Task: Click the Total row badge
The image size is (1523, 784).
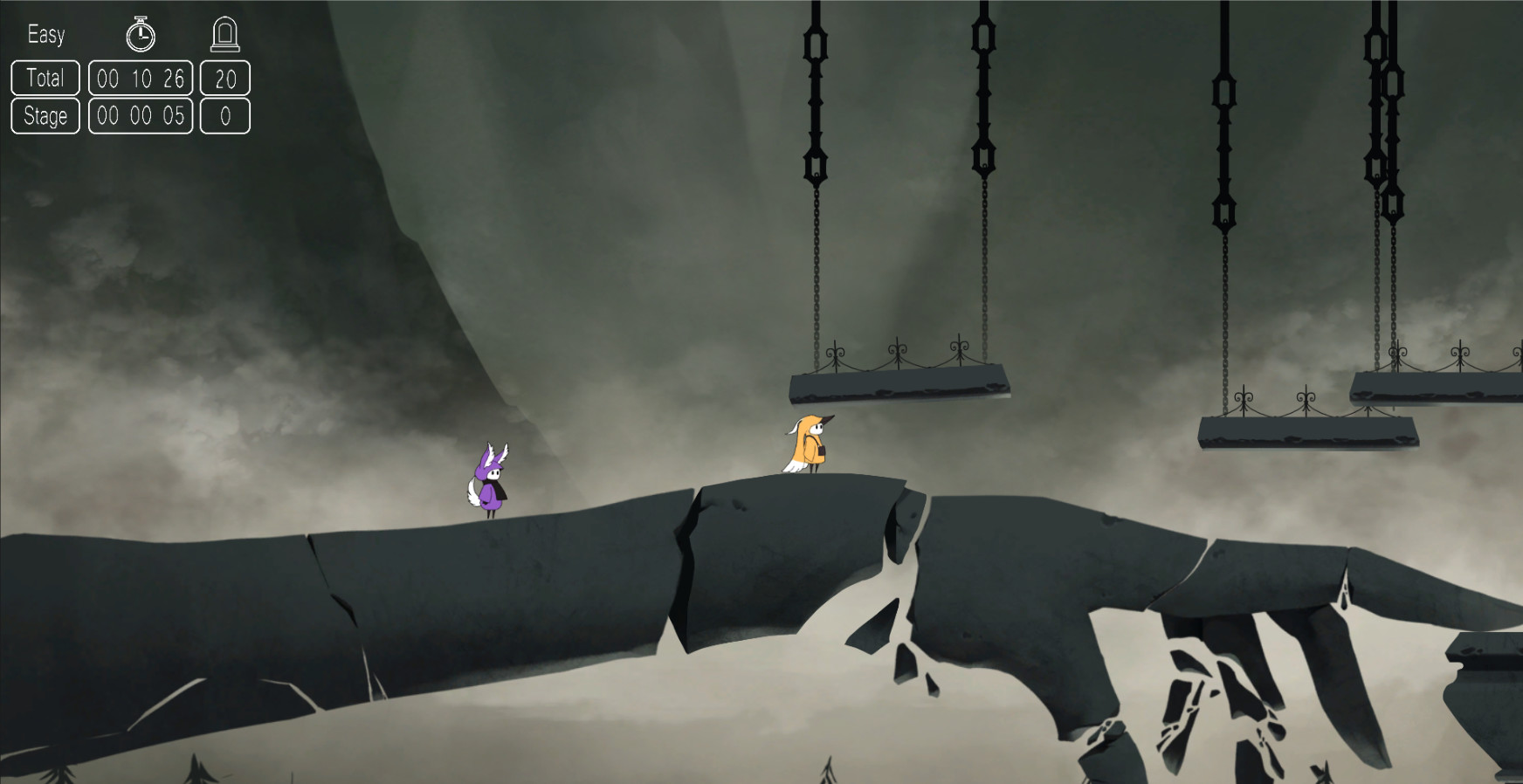Action: click(x=45, y=79)
